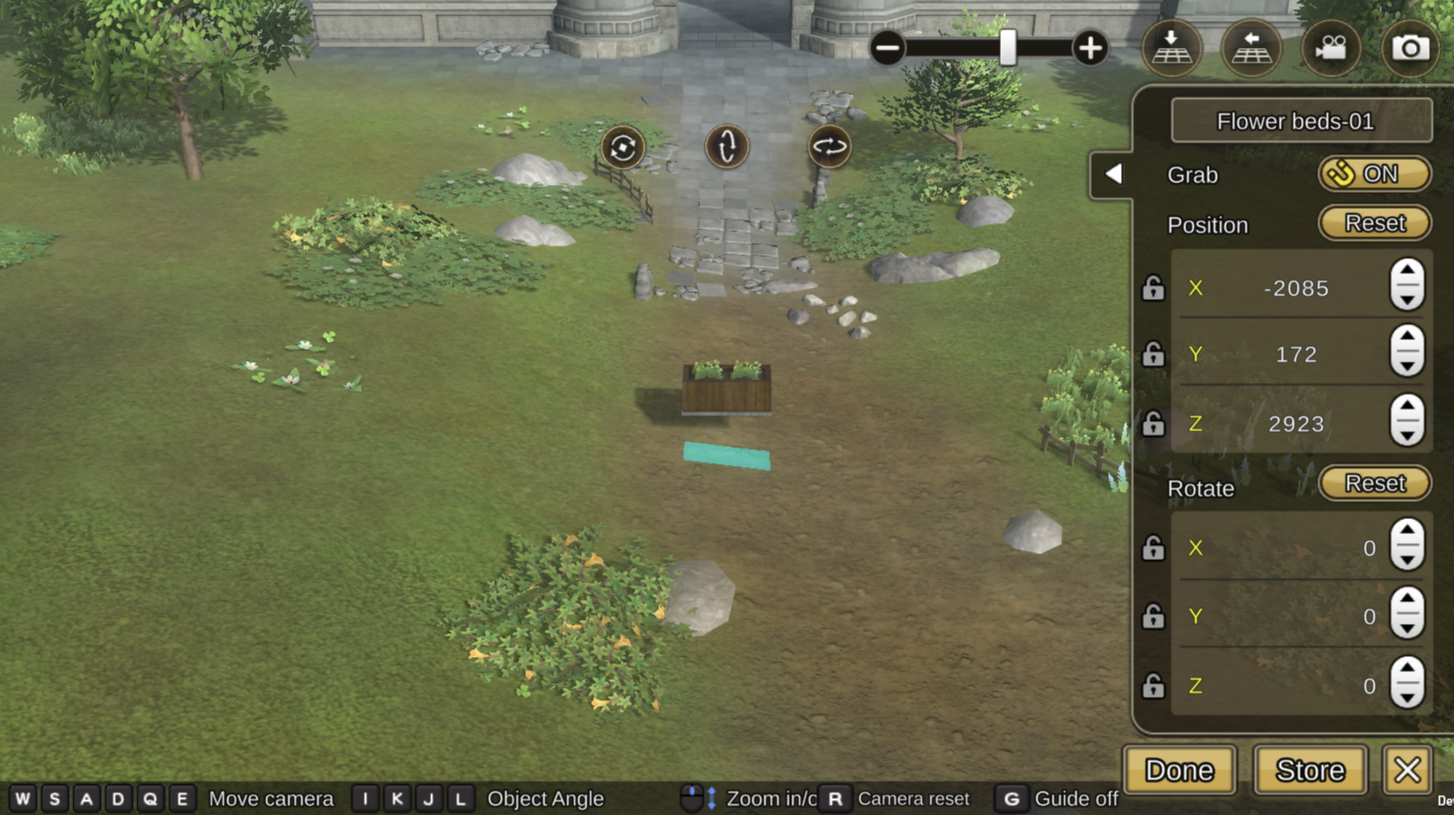The height and width of the screenshot is (815, 1454).
Task: Click the zoom-out minus button
Action: [887, 48]
